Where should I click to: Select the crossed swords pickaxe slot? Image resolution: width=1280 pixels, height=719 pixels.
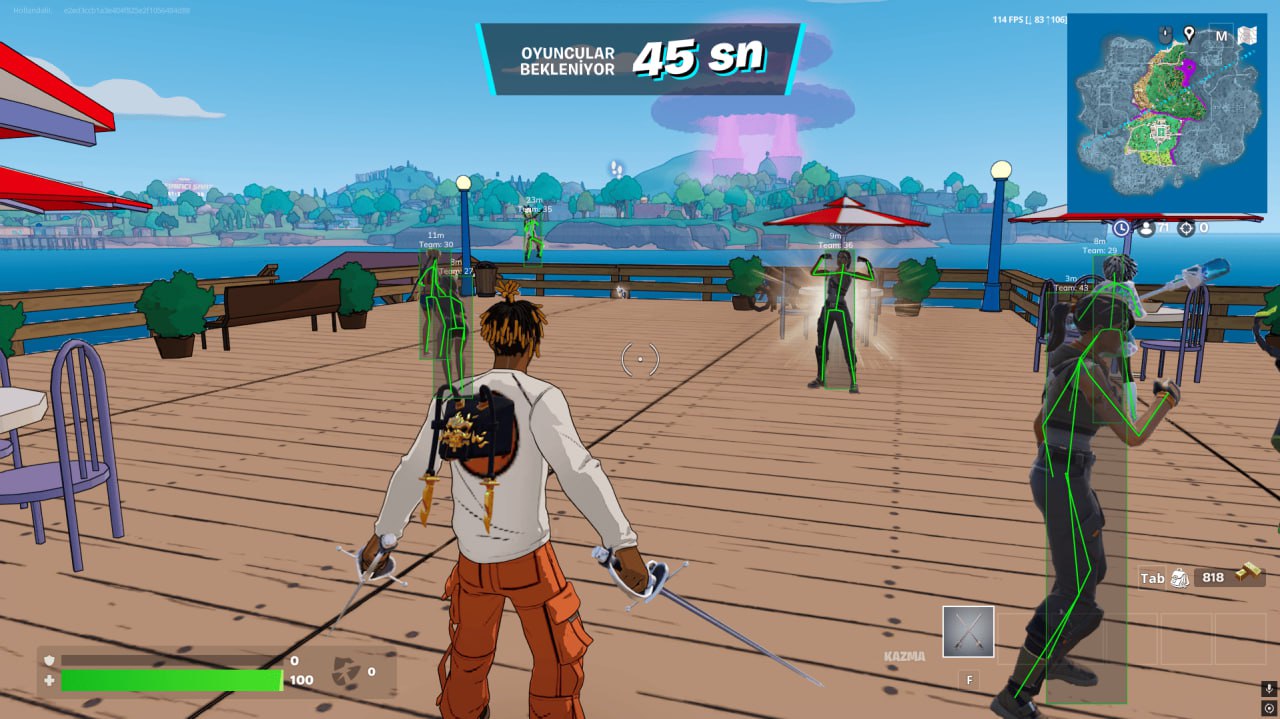click(968, 631)
